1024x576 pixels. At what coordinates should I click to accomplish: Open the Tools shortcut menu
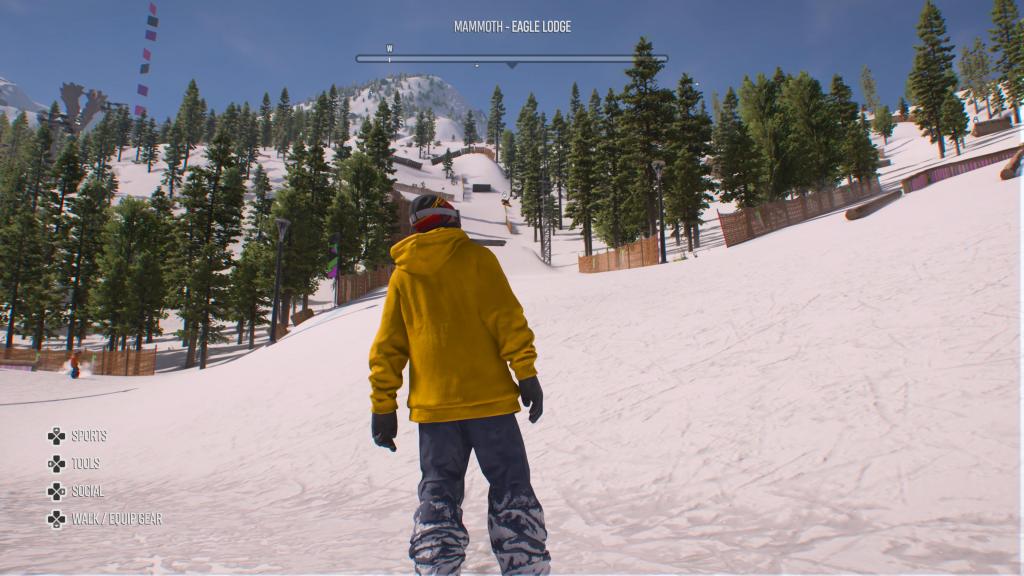click(x=76, y=464)
